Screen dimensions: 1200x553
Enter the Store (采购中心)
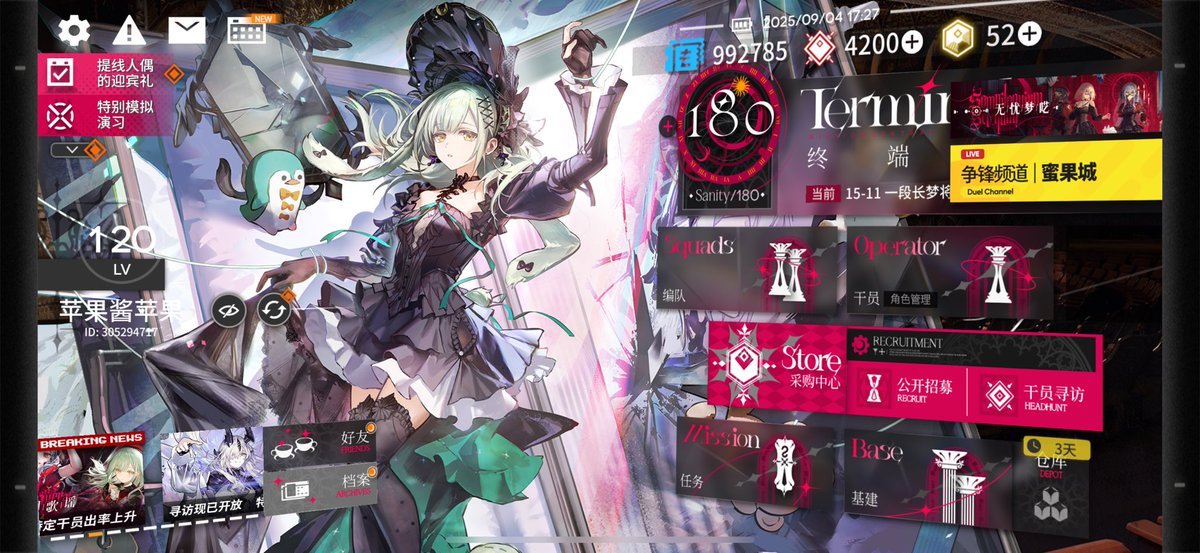776,365
